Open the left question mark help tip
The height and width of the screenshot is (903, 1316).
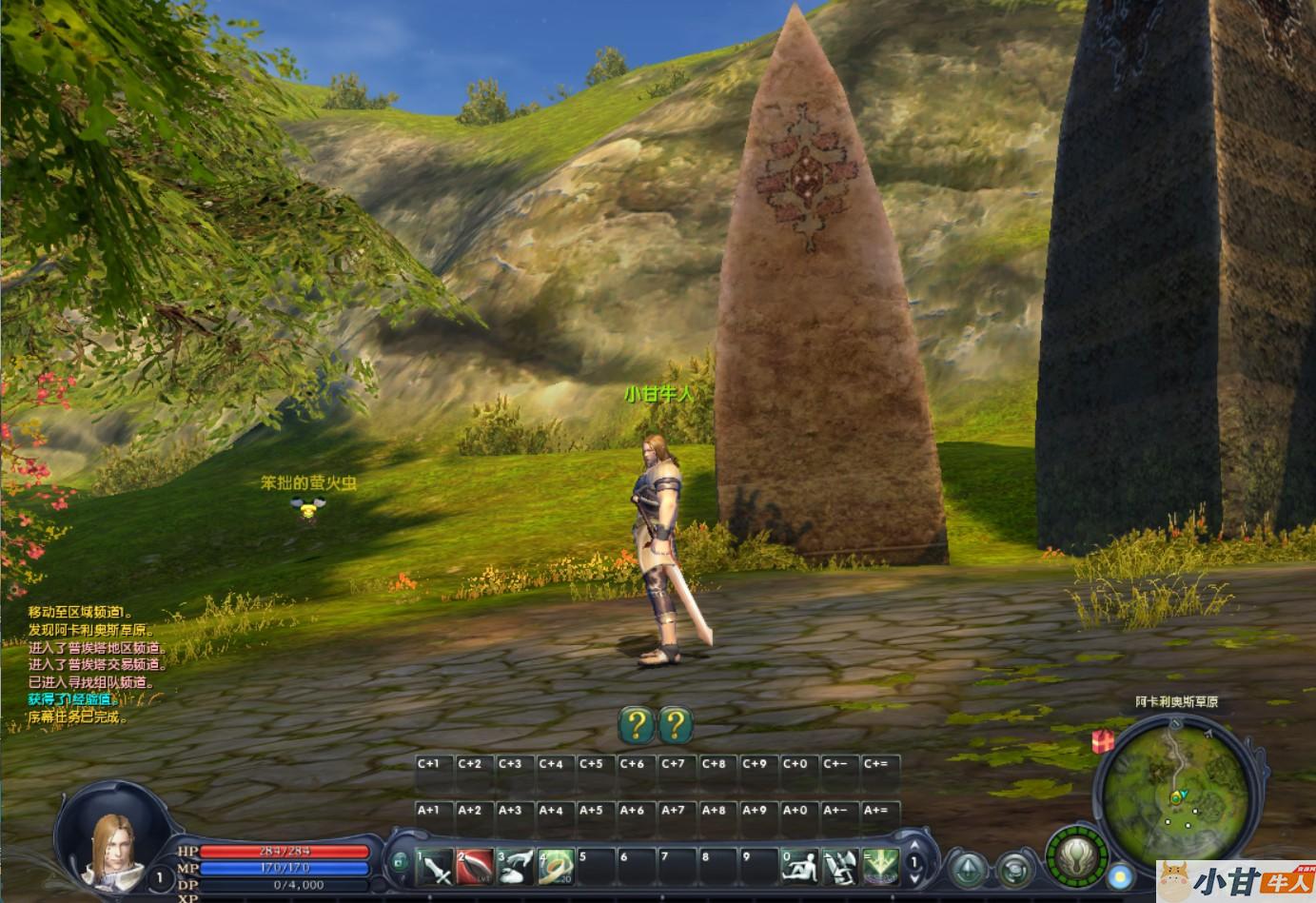pos(637,726)
